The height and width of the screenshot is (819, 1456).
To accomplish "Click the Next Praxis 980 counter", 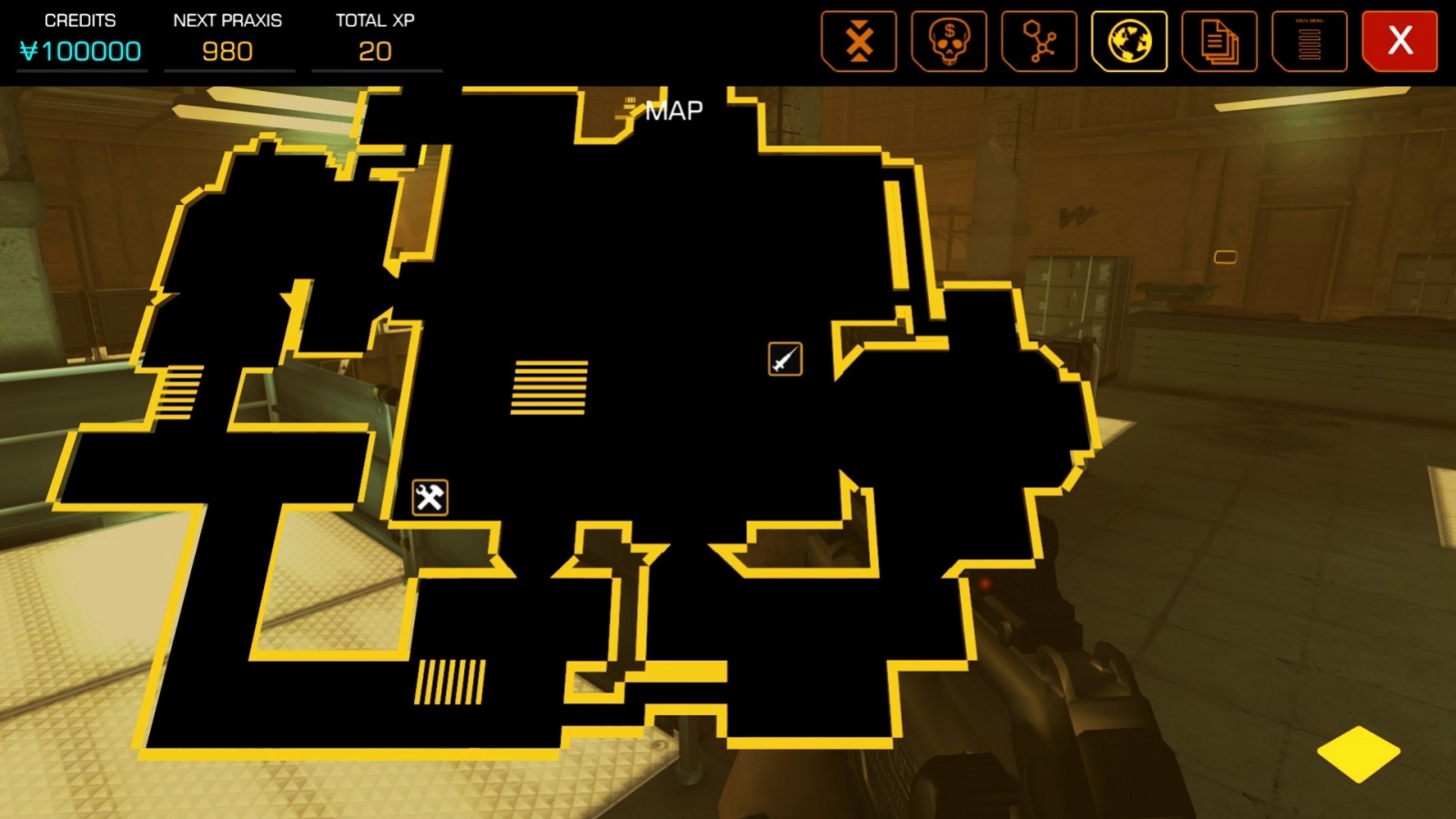I will click(x=227, y=51).
